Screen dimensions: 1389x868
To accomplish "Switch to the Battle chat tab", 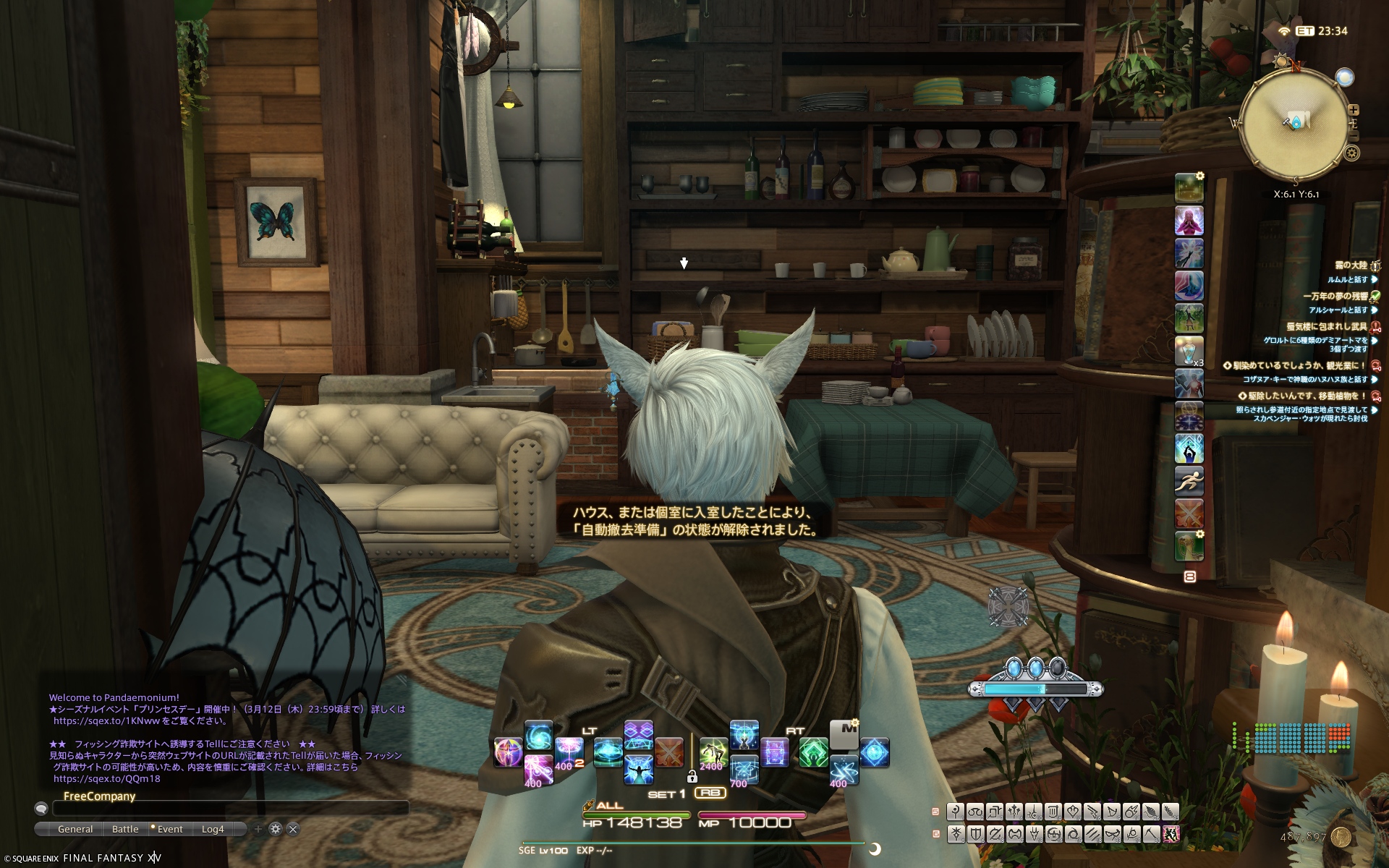I will 125,829.
